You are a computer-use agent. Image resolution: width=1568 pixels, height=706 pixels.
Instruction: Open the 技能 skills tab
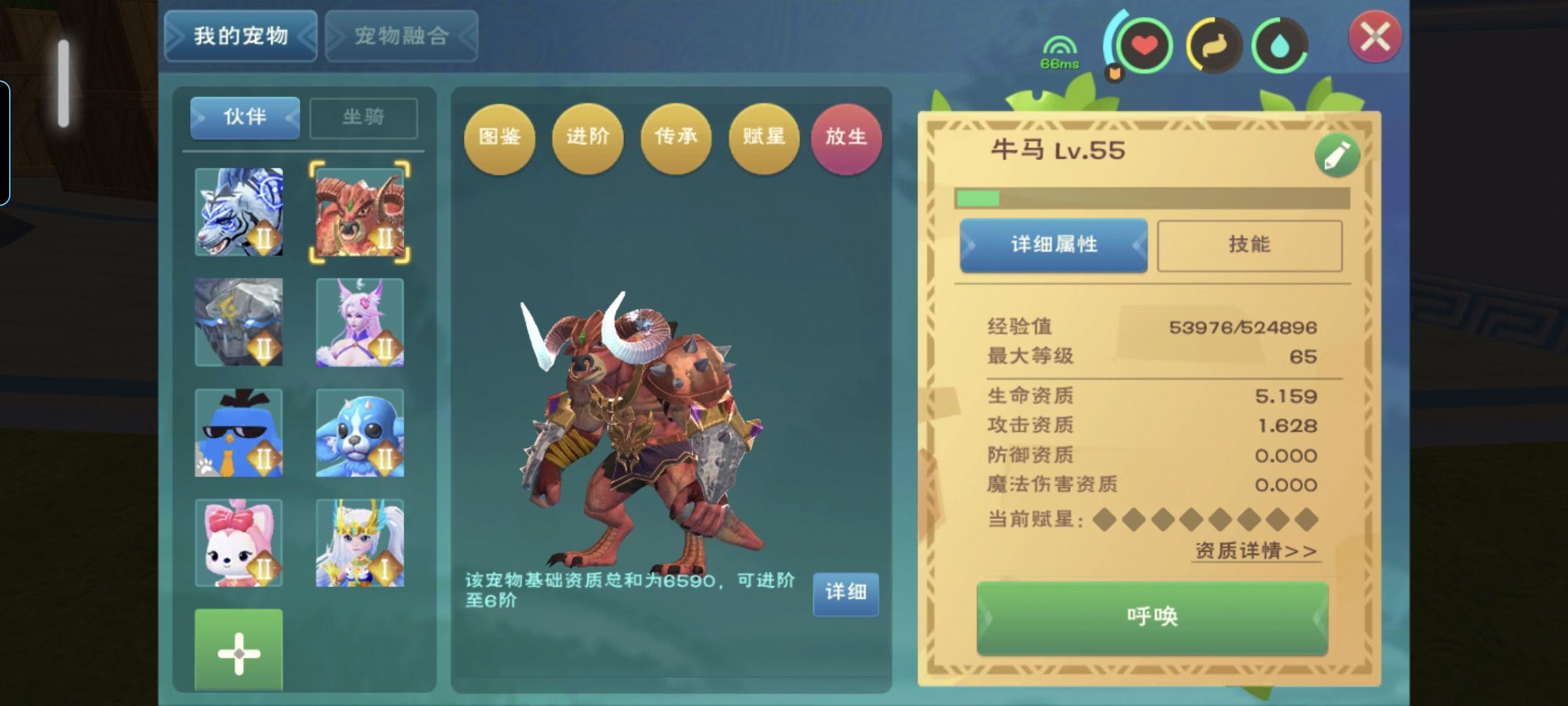[1249, 245]
